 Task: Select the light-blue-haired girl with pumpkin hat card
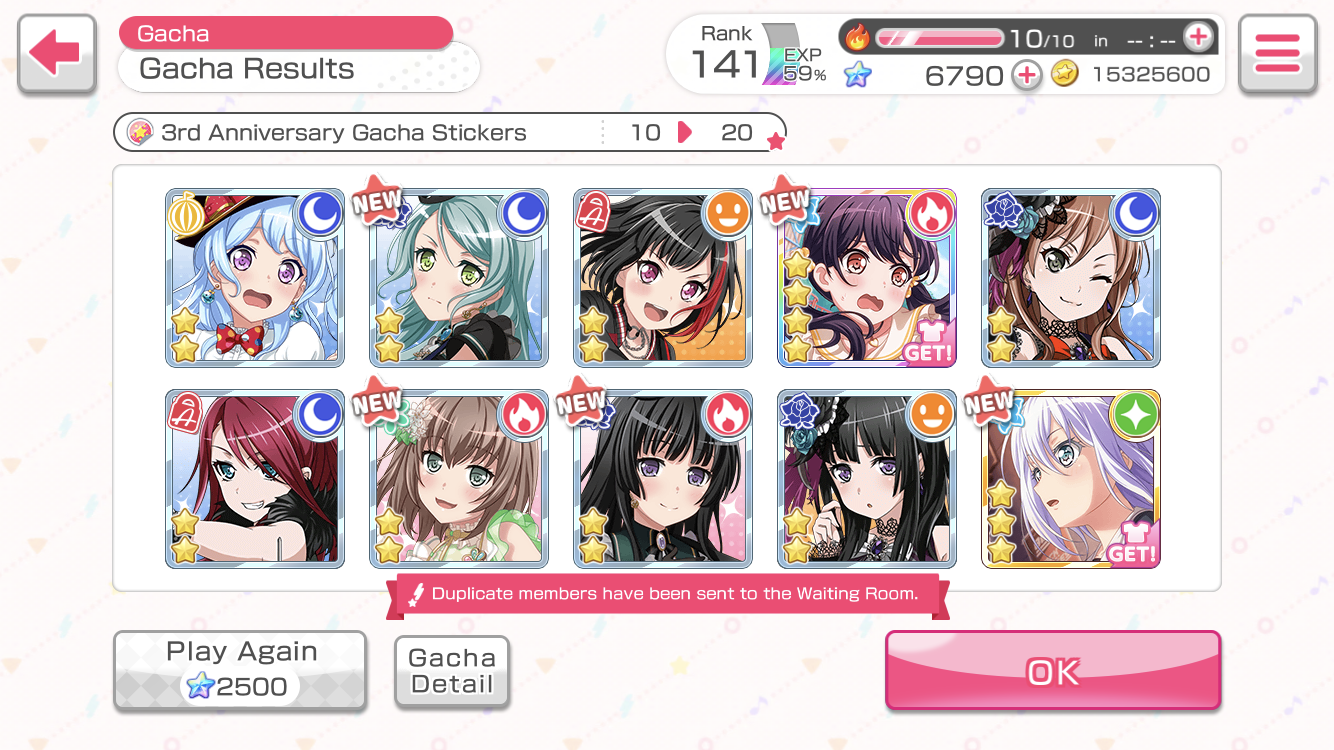click(x=255, y=278)
